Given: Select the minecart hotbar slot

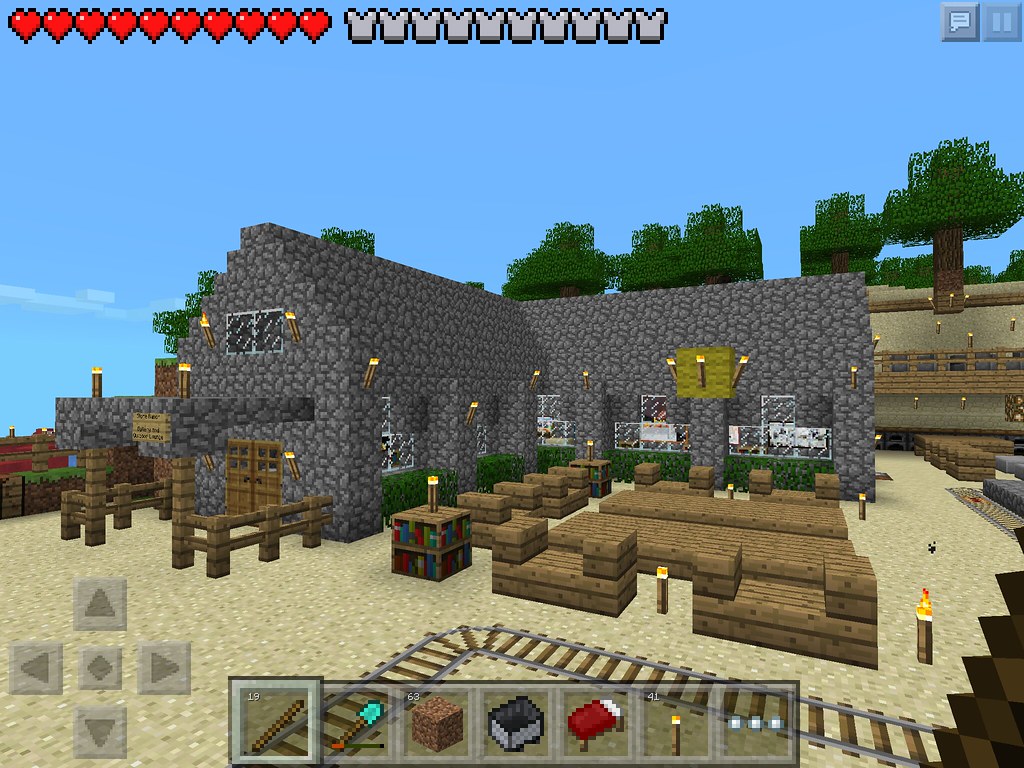Looking at the screenshot, I should coord(518,720).
